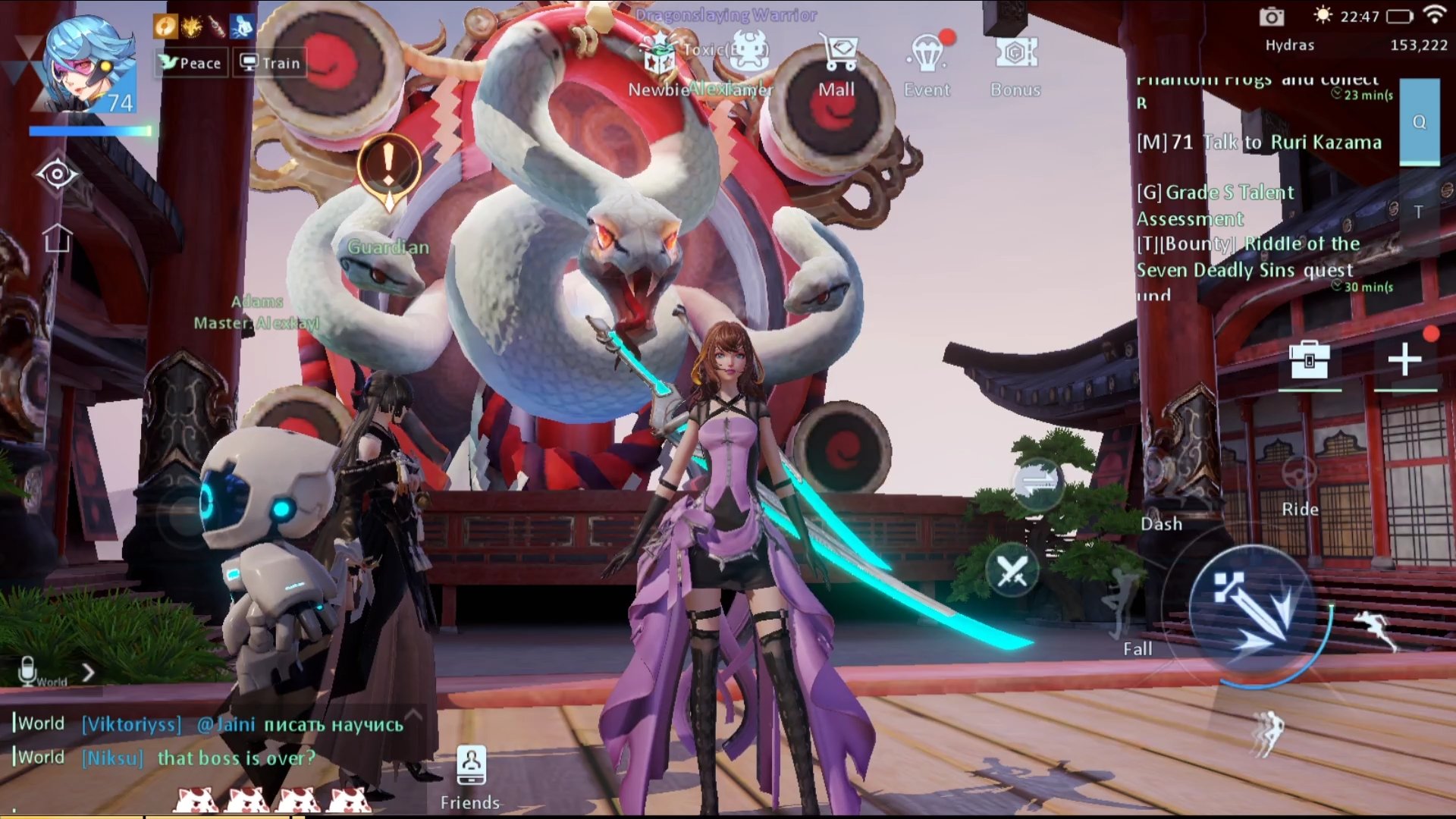Take a screenshot with camera icon
The image size is (1456, 819).
pyautogui.click(x=1272, y=17)
